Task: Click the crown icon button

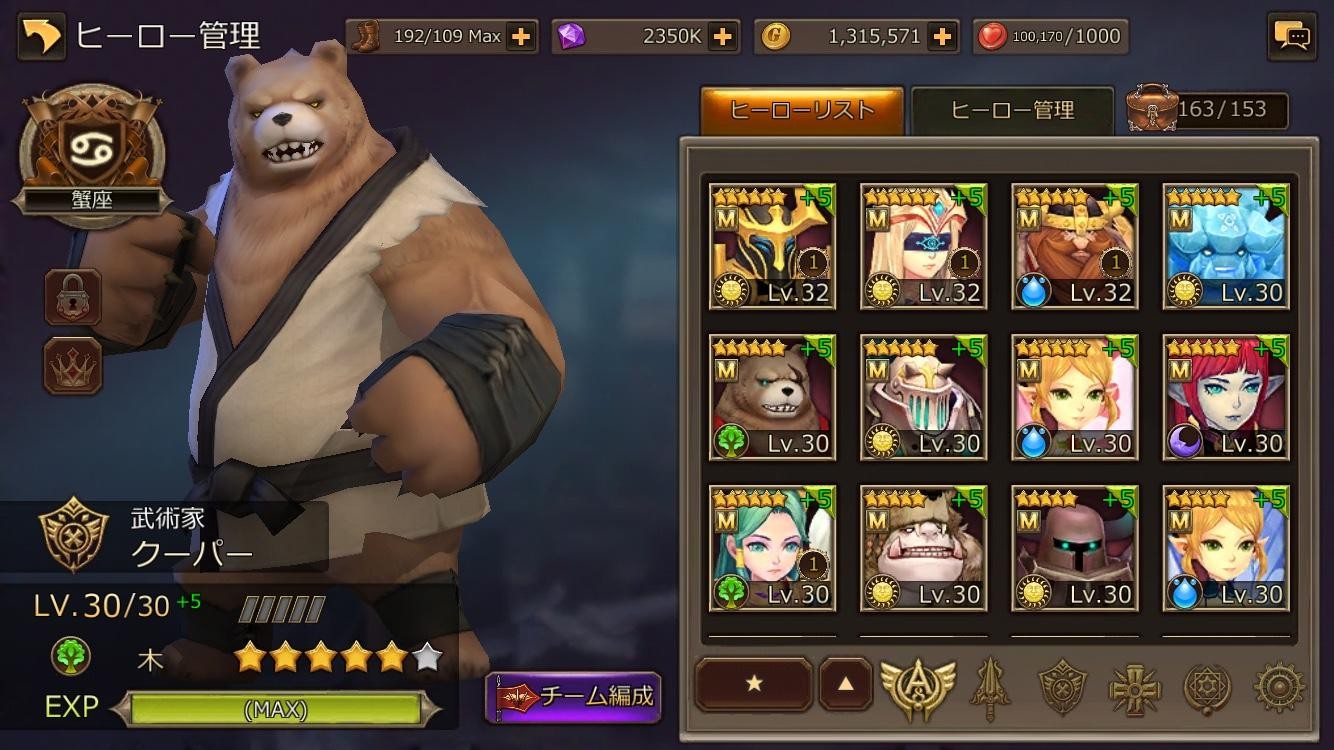Action: tap(73, 366)
